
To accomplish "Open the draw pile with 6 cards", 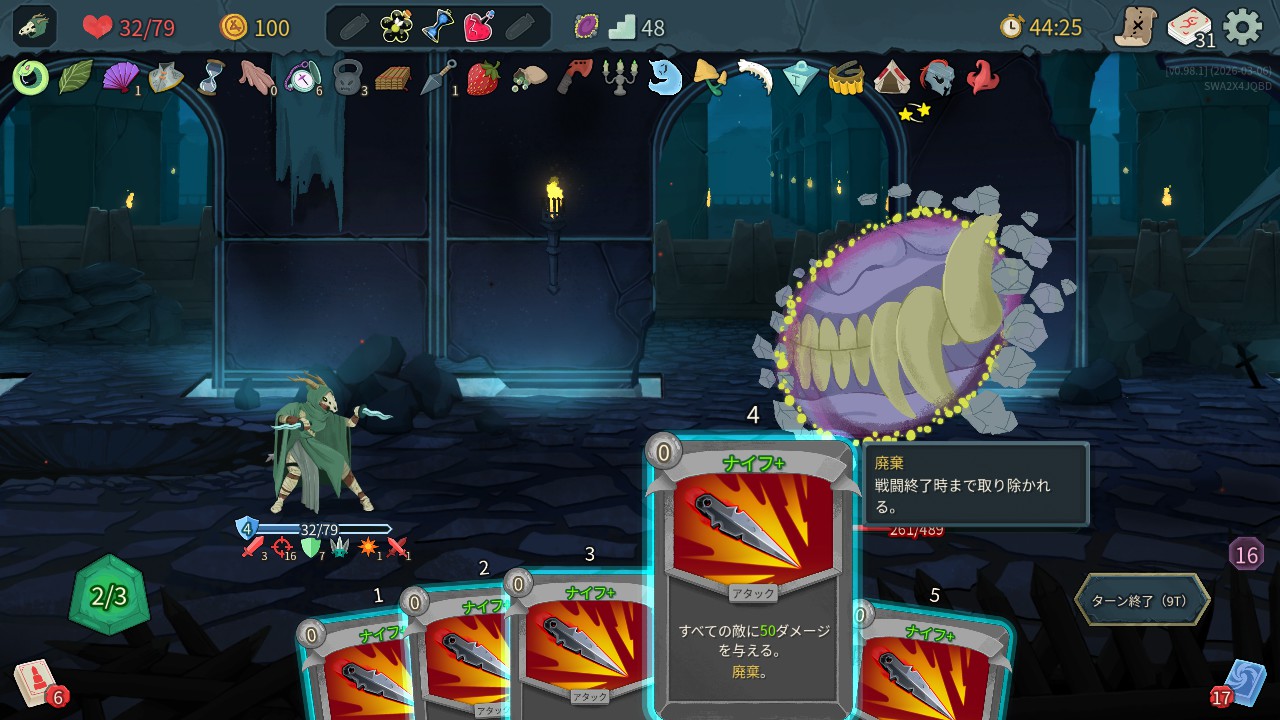I will (36, 685).
